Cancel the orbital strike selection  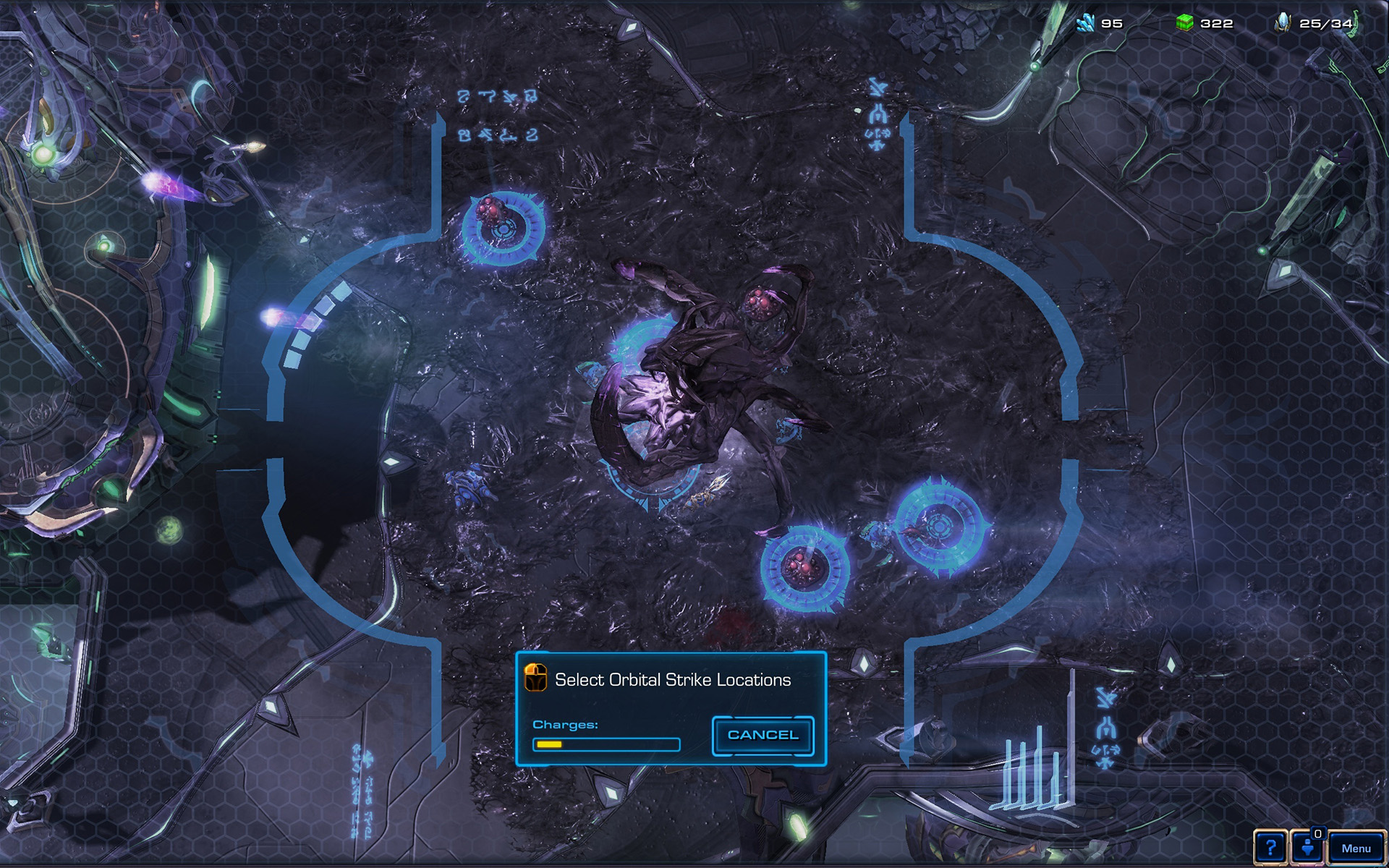[763, 735]
